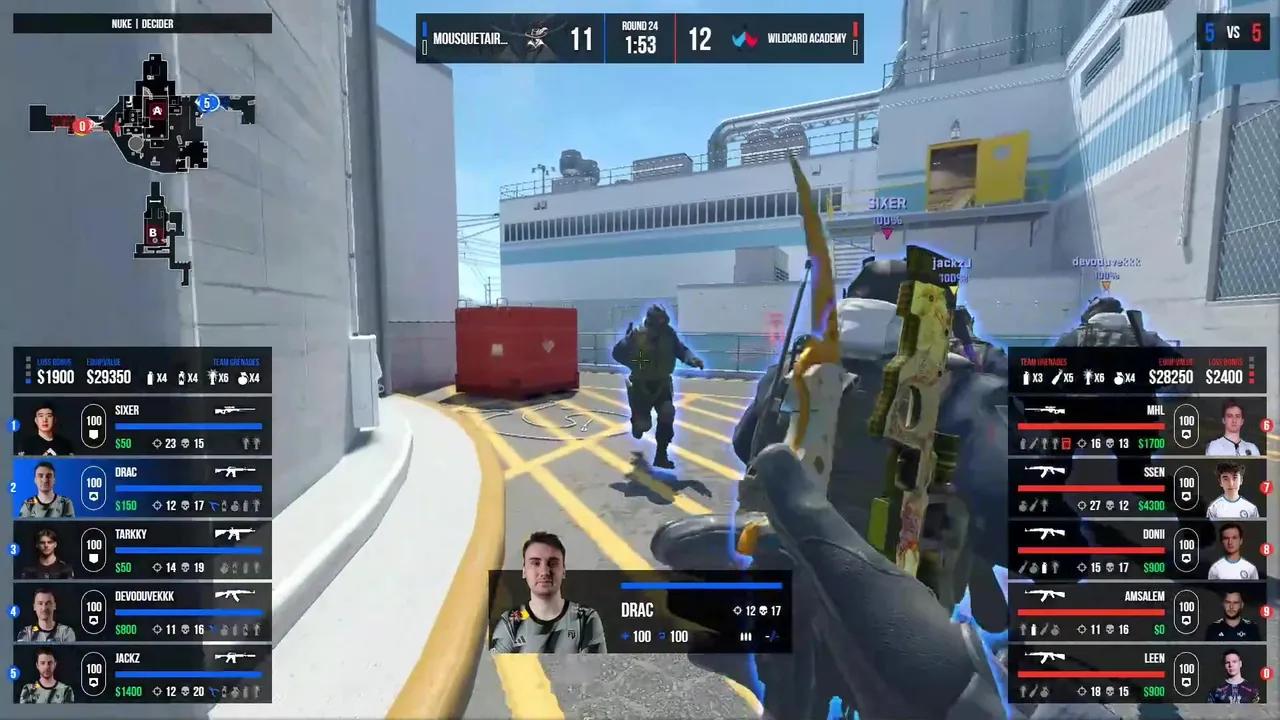Viewport: 1280px width, 720px height.
Task: Select DRAC's highlighted player row
Action: click(142, 487)
